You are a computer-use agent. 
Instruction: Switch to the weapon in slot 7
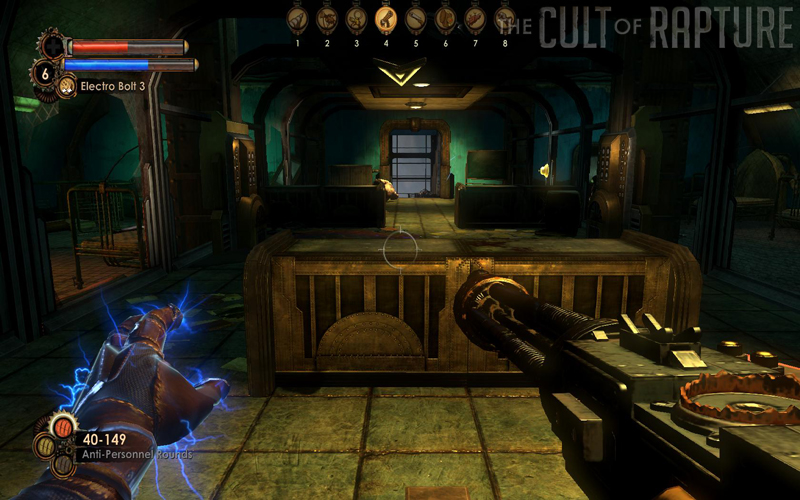(x=474, y=18)
